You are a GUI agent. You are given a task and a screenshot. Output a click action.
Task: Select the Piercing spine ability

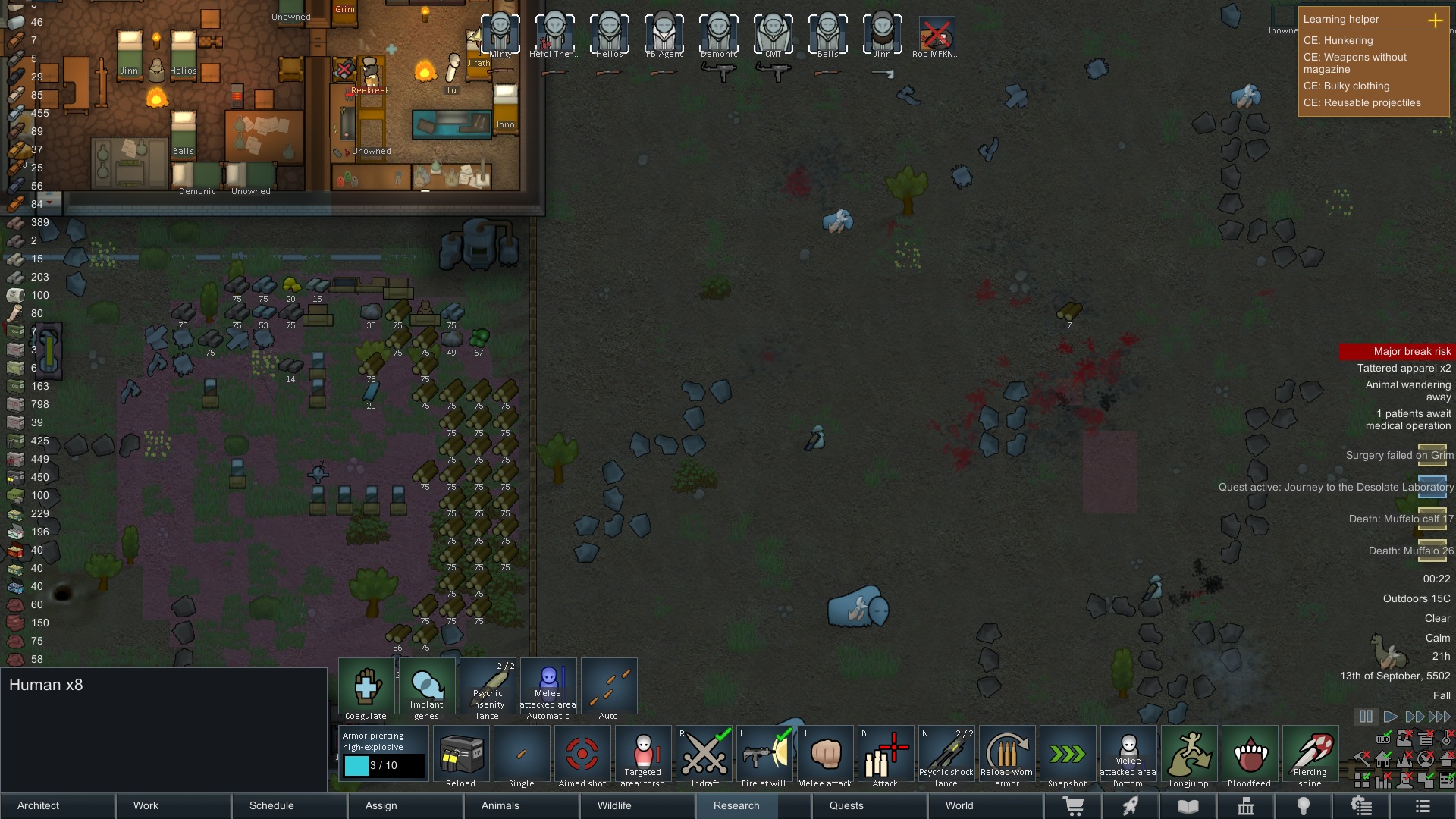click(x=1310, y=755)
